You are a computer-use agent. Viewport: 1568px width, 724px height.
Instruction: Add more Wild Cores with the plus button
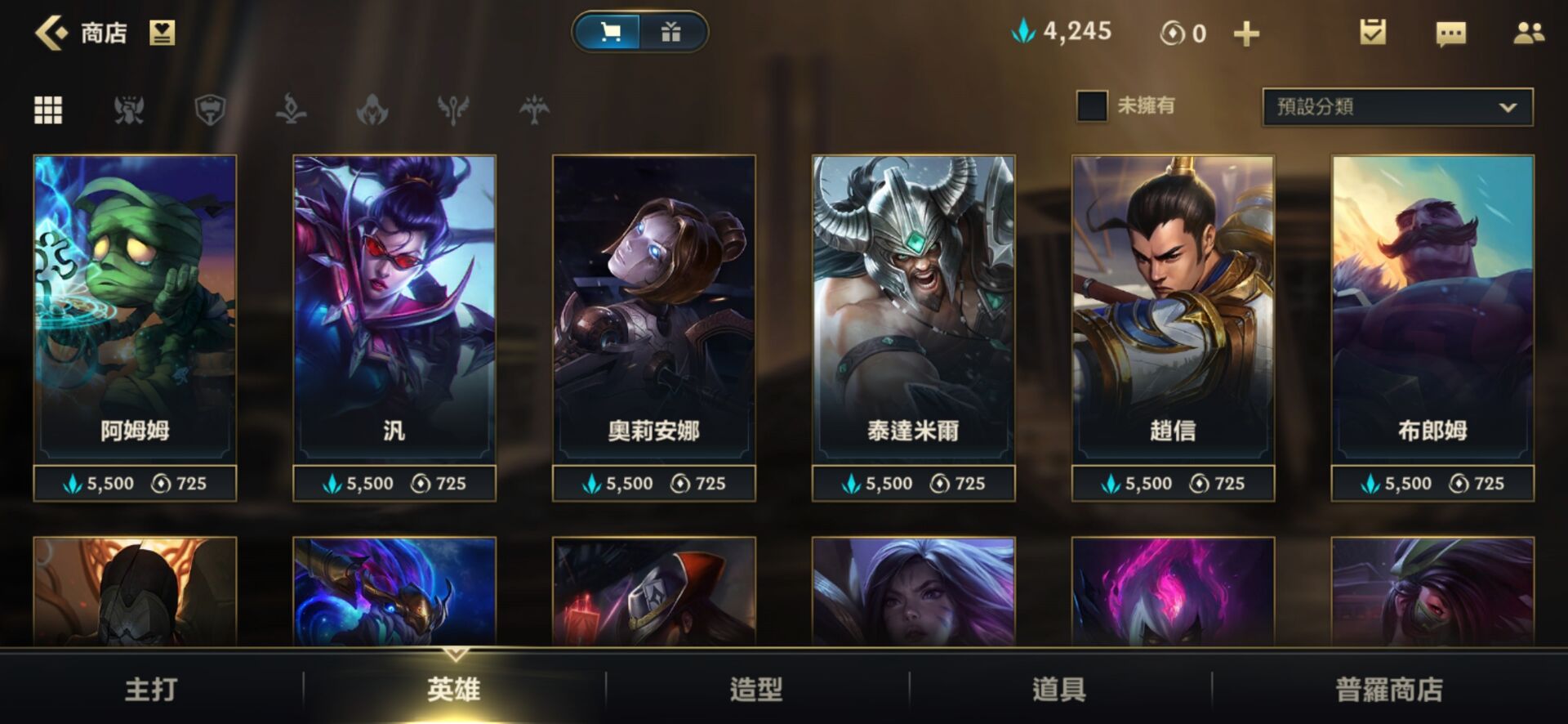click(1246, 34)
